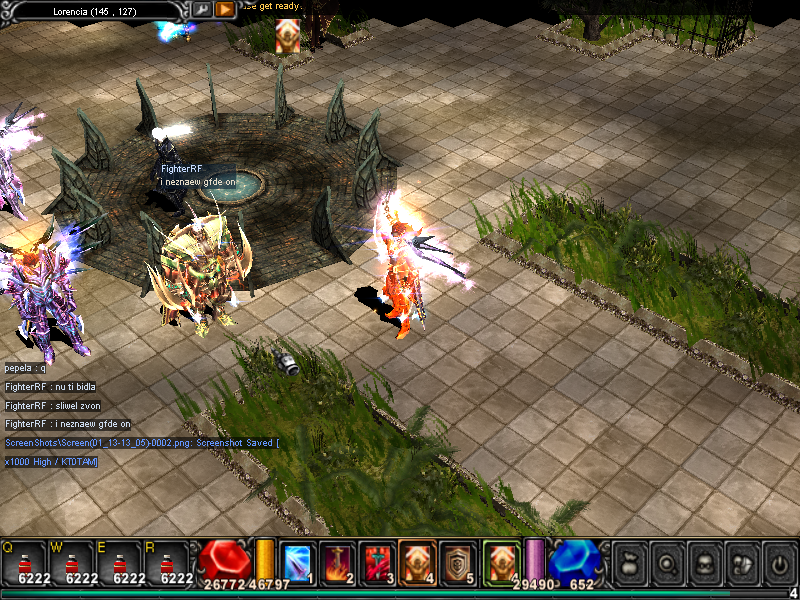Click the green-framed active skill icon
800x600 pixels.
point(500,562)
